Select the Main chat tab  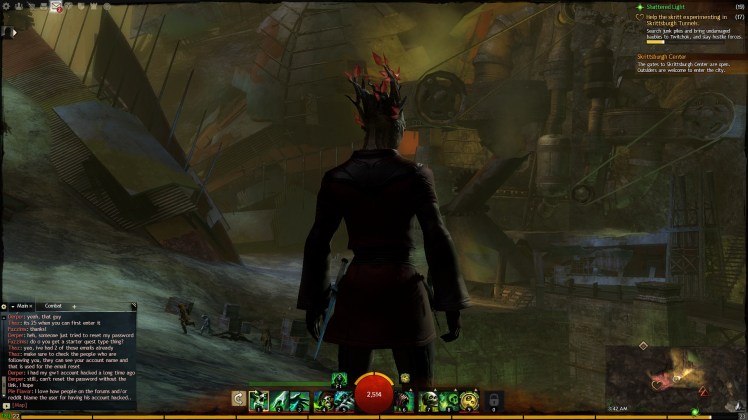point(23,305)
